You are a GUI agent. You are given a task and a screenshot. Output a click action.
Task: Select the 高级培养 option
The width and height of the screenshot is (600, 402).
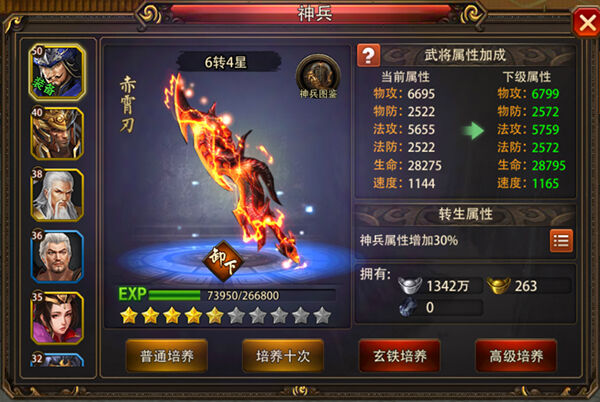pyautogui.click(x=515, y=355)
